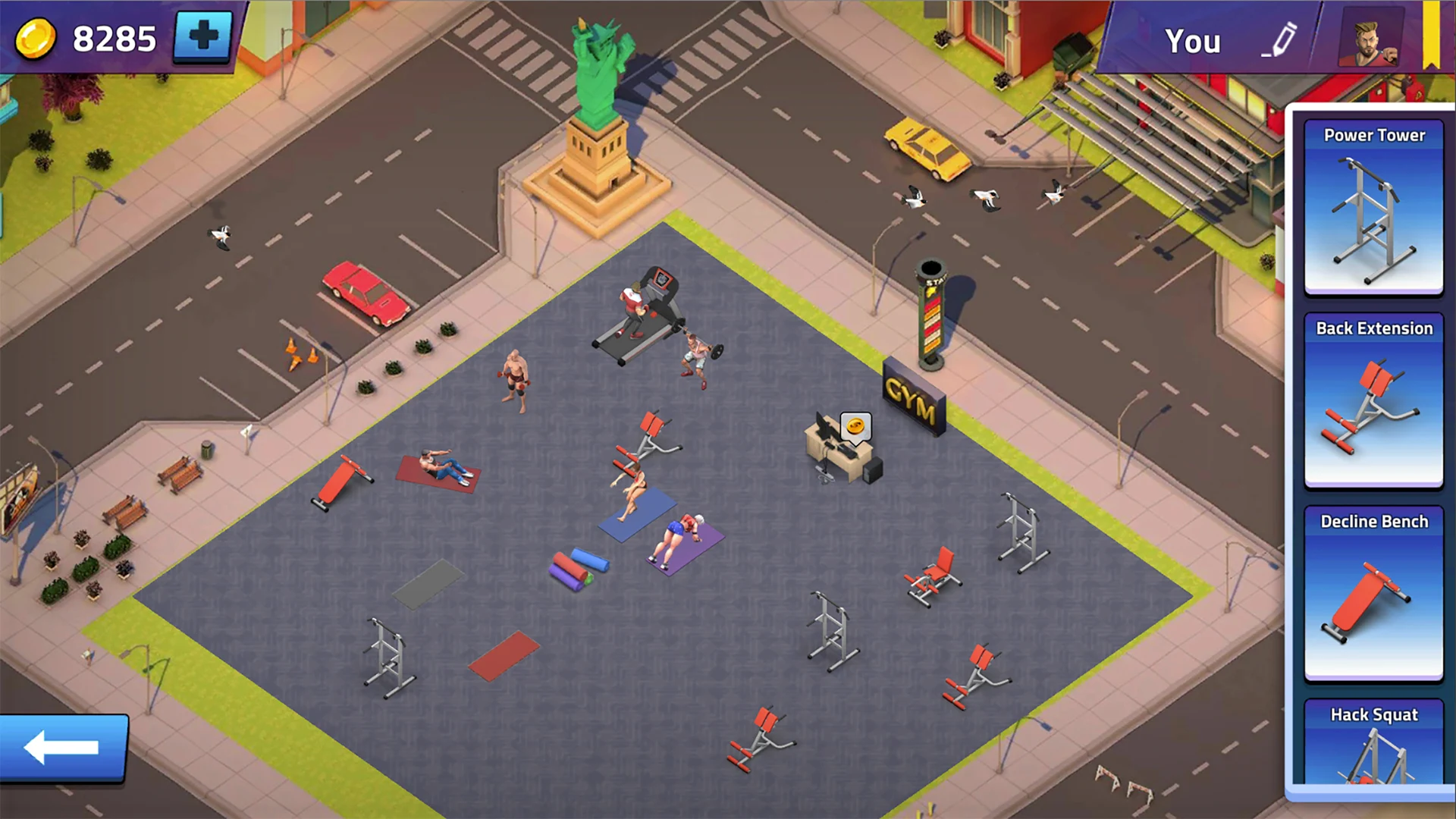This screenshot has width=1456, height=819.
Task: Edit the player name with the pencil icon
Action: [x=1282, y=39]
